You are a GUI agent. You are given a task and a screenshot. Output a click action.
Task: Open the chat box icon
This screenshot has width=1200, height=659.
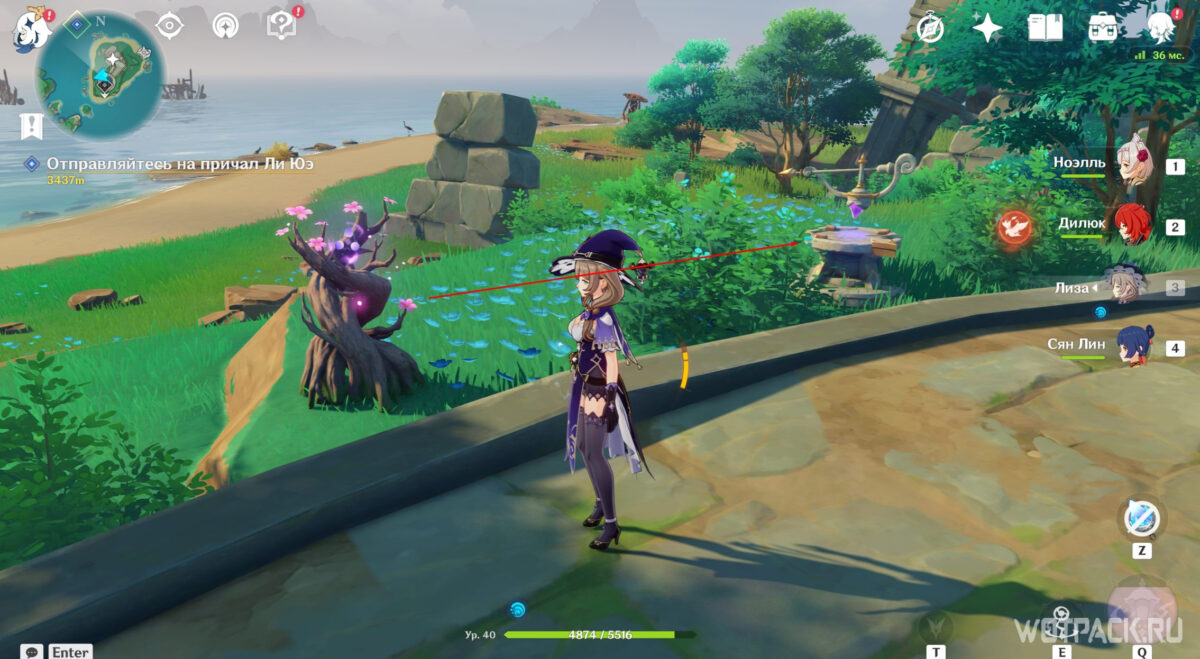pos(32,651)
